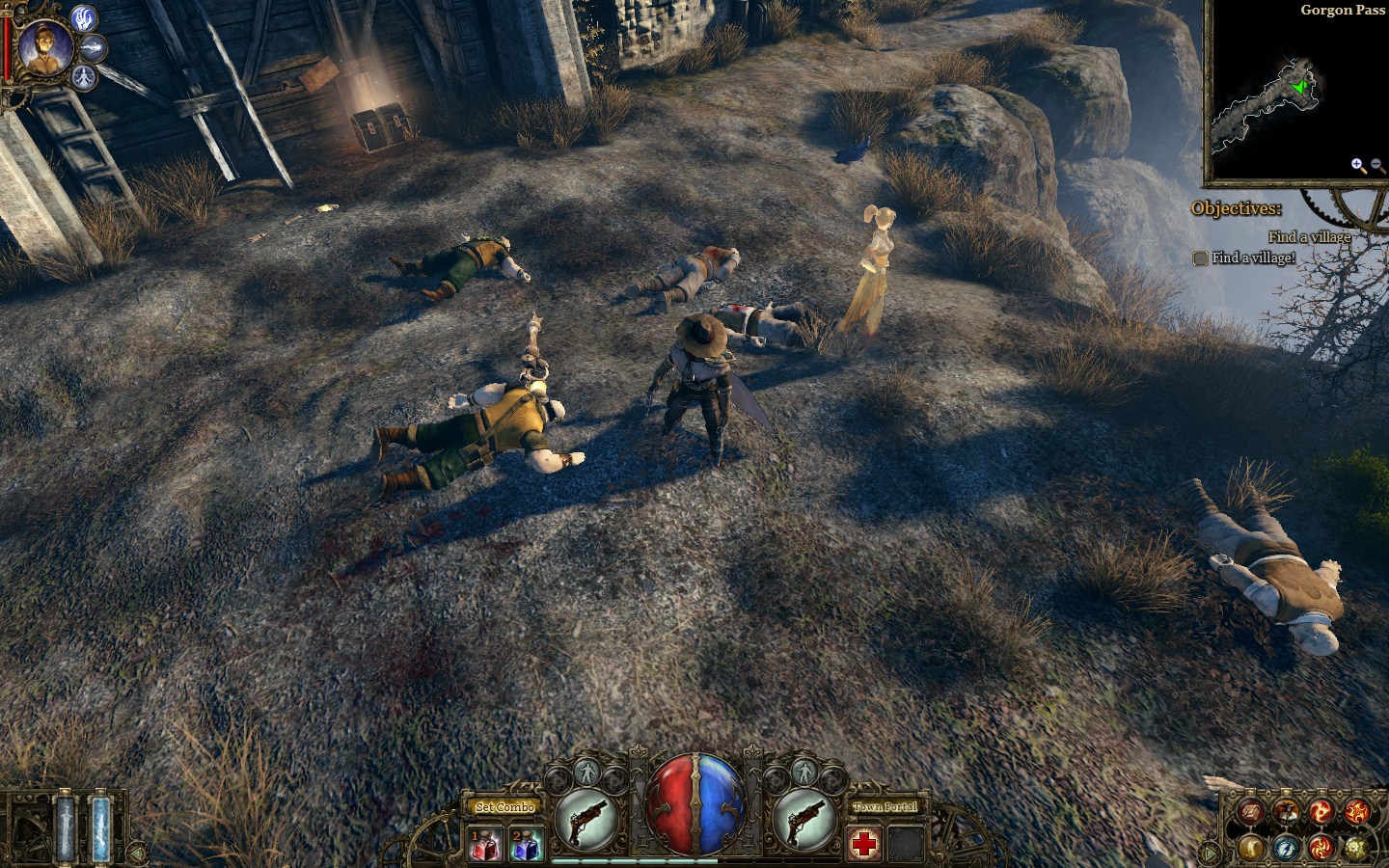Collapse the menu panel with green arrow

[1210, 853]
